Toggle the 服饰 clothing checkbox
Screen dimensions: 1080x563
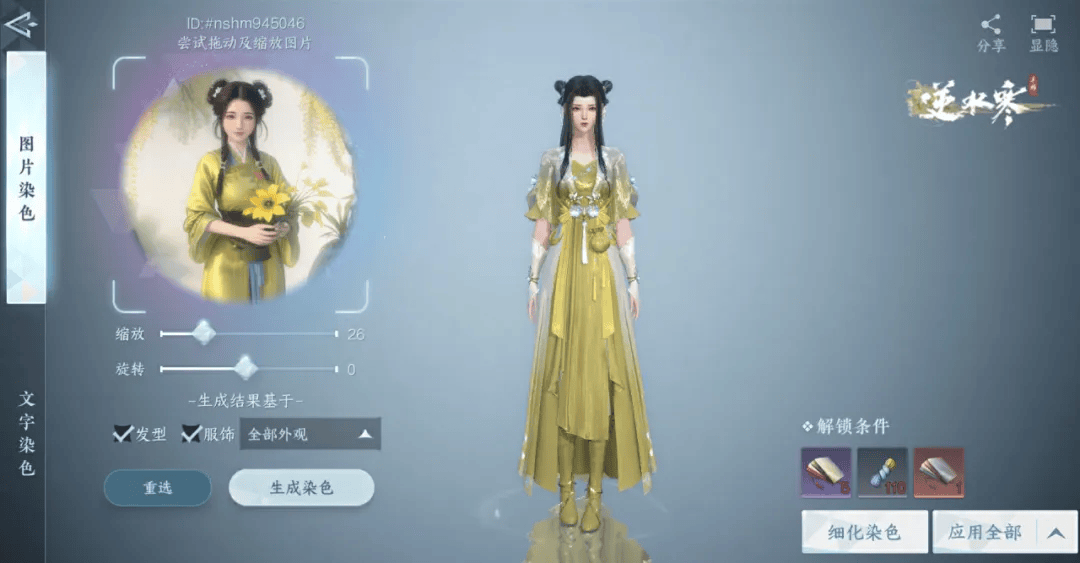192,434
